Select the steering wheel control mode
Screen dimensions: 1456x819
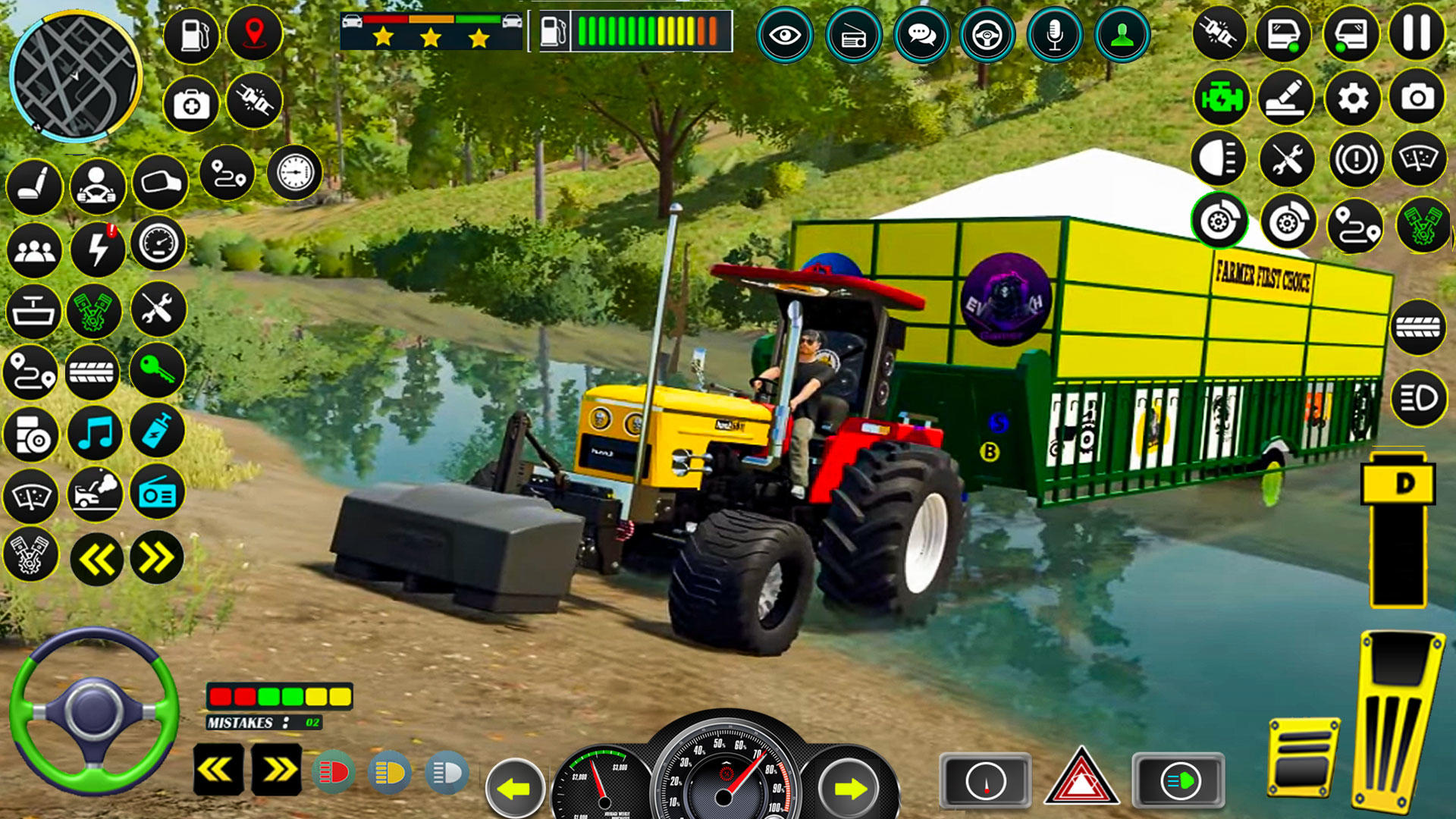(x=987, y=33)
